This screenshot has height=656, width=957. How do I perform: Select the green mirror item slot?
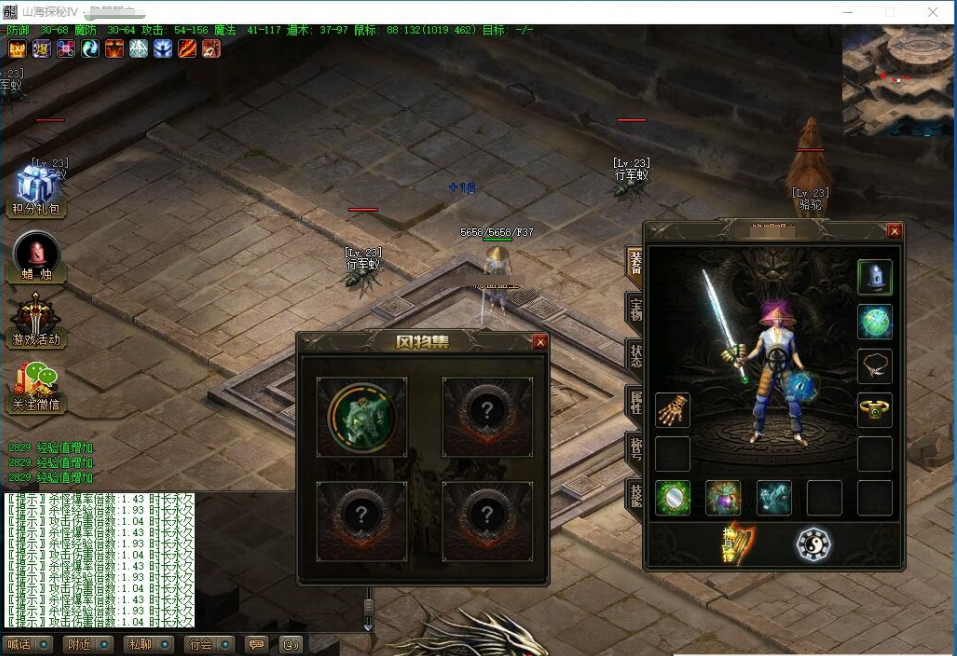(x=672, y=498)
